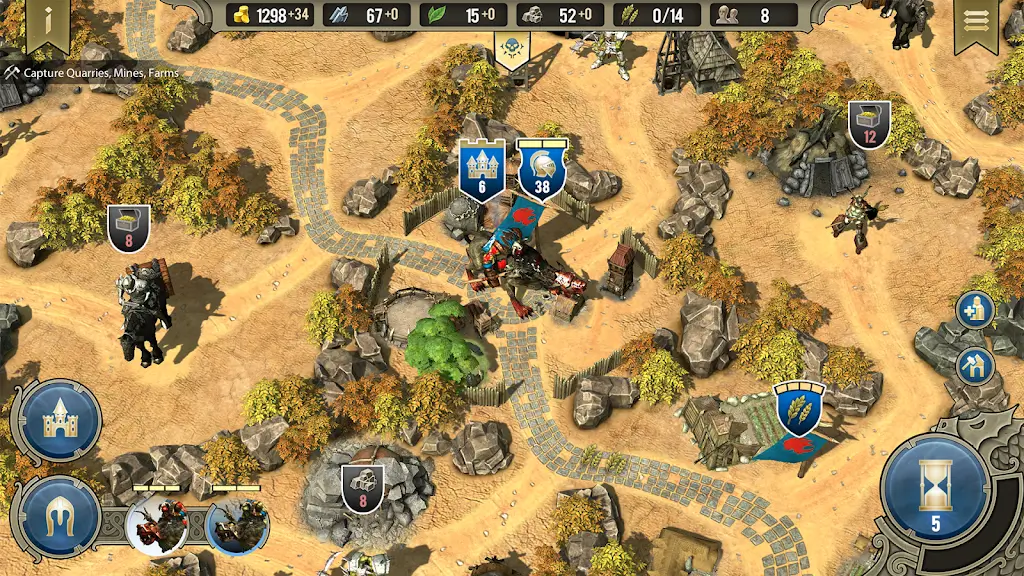The image size is (1024, 576).
Task: Tap the recruit unit plus button
Action: pos(973,310)
